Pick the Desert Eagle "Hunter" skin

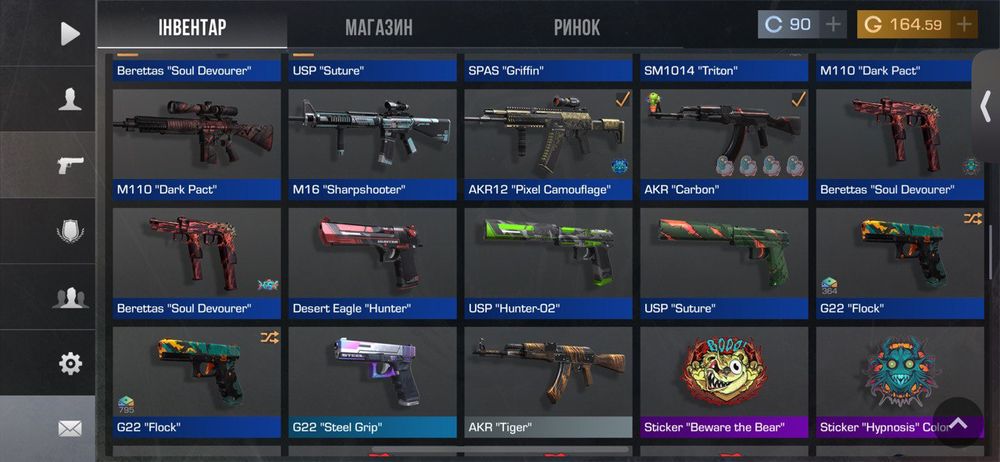(x=372, y=262)
